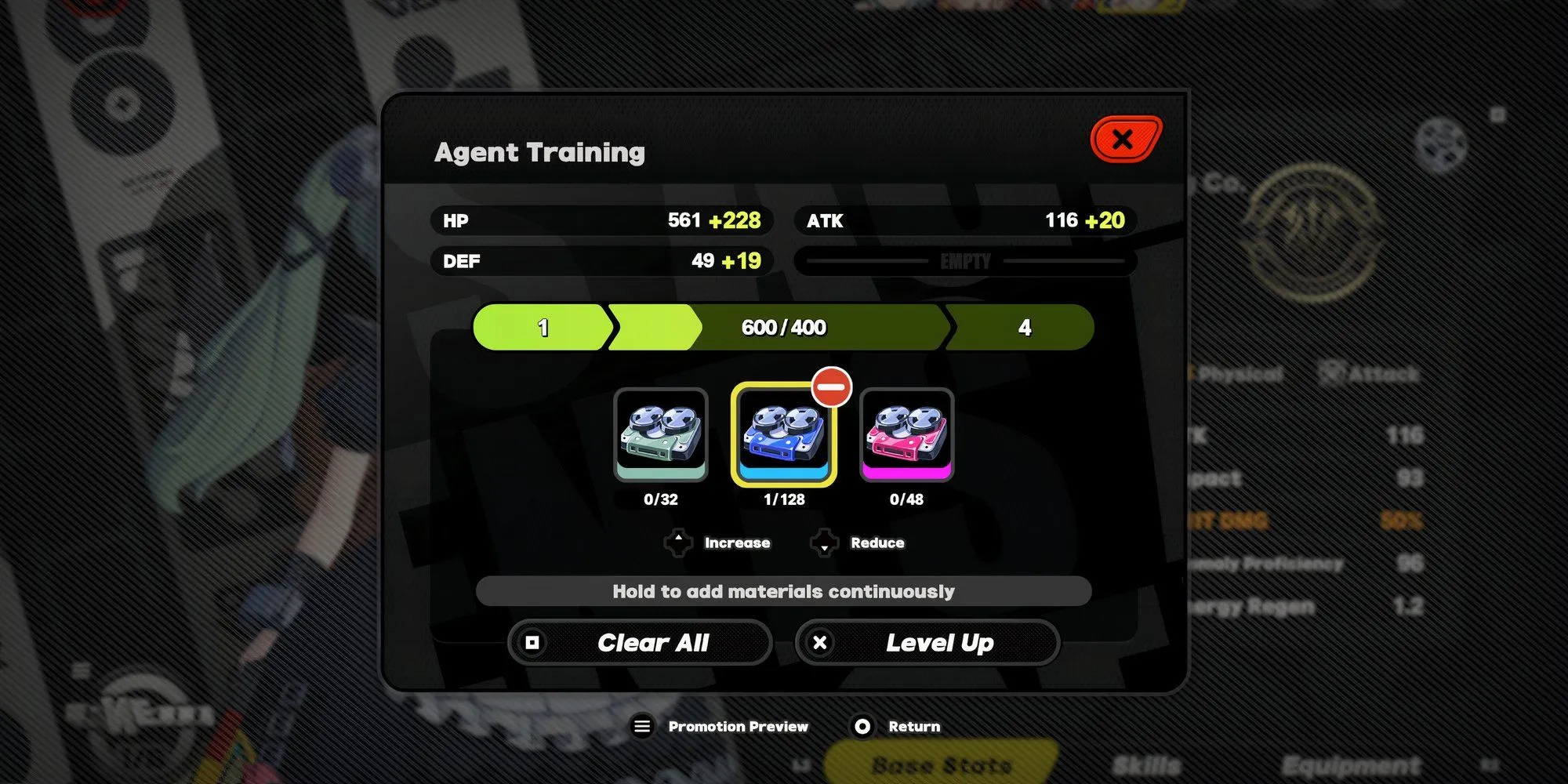Clear All selected training materials
This screenshot has width=1568, height=784.
click(641, 643)
